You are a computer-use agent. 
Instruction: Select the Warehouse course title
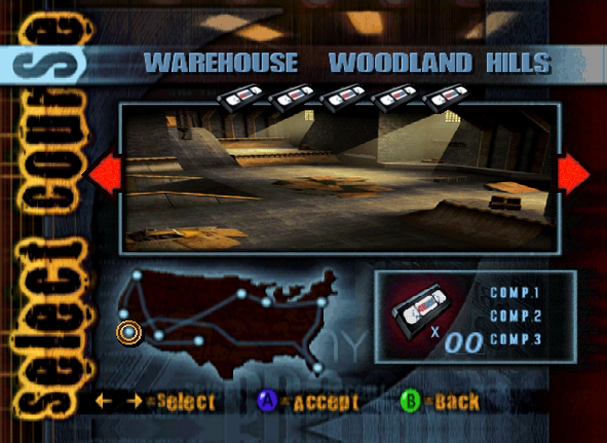tap(221, 63)
